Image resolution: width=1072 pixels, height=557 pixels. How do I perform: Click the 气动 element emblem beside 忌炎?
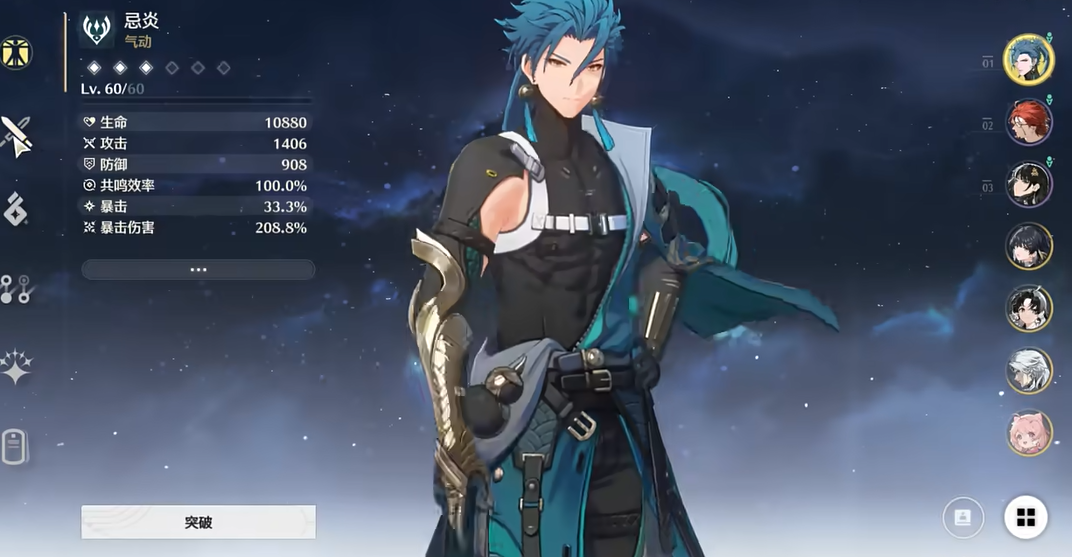97,30
